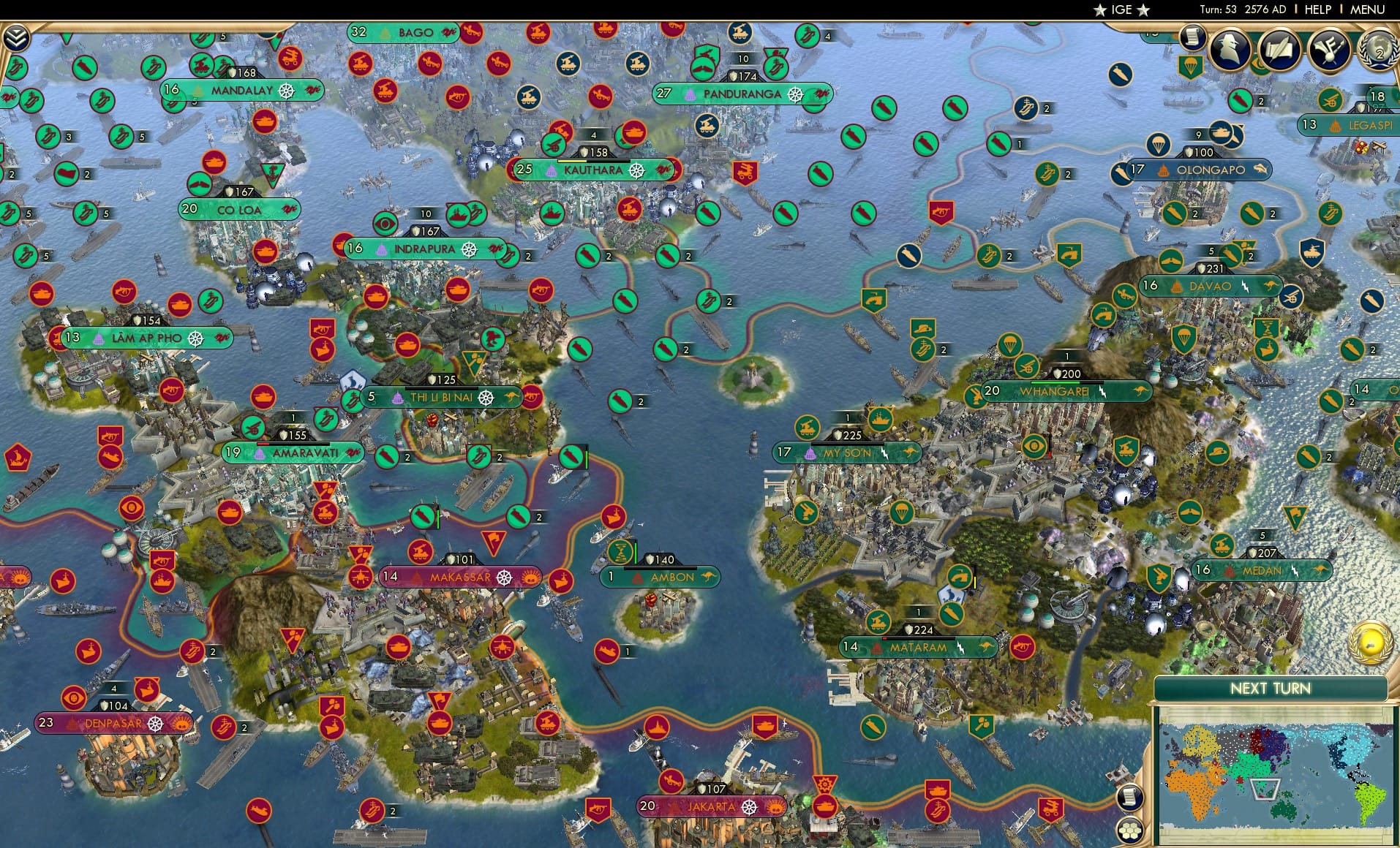Toggle the scroll button left of the minimap
The image size is (1400, 848).
[1130, 797]
